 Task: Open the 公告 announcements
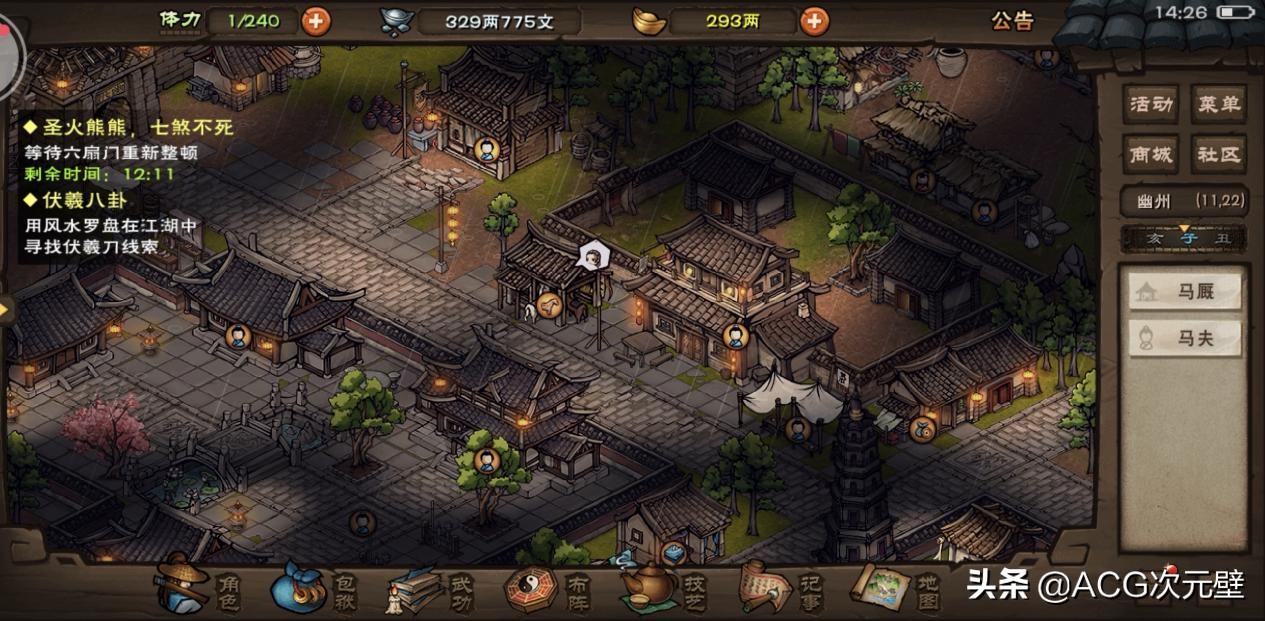(1012, 21)
